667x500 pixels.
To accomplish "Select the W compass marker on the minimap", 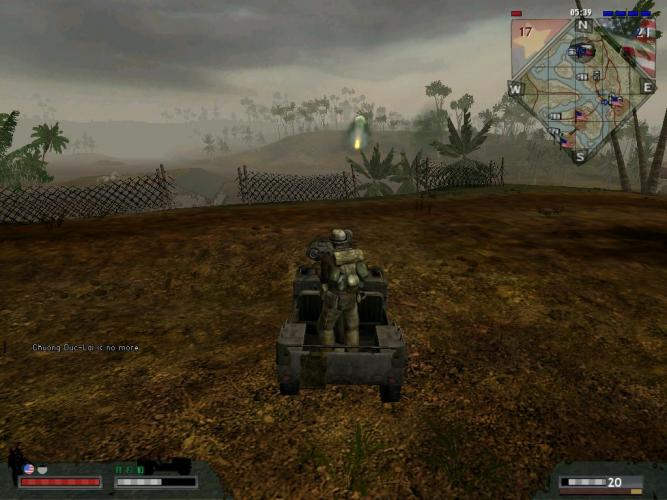I will click(x=516, y=89).
